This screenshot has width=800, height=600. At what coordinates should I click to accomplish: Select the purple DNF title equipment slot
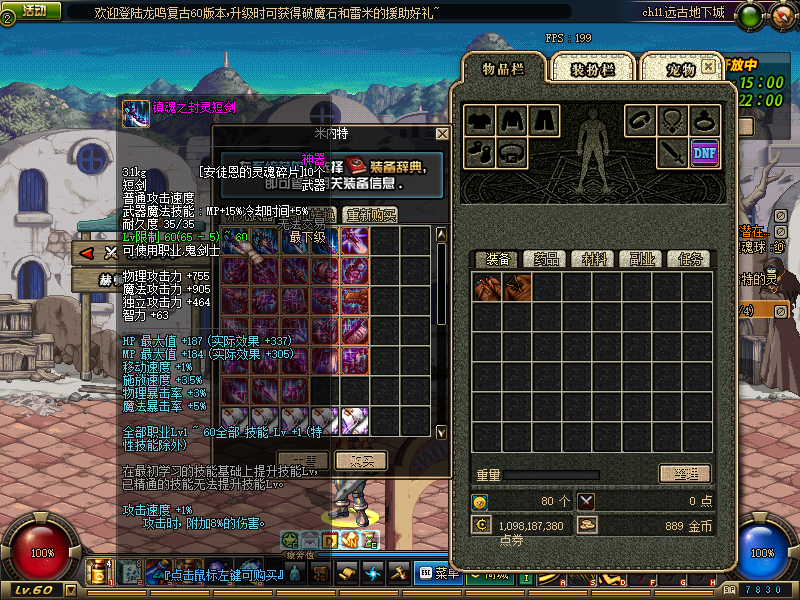704,152
